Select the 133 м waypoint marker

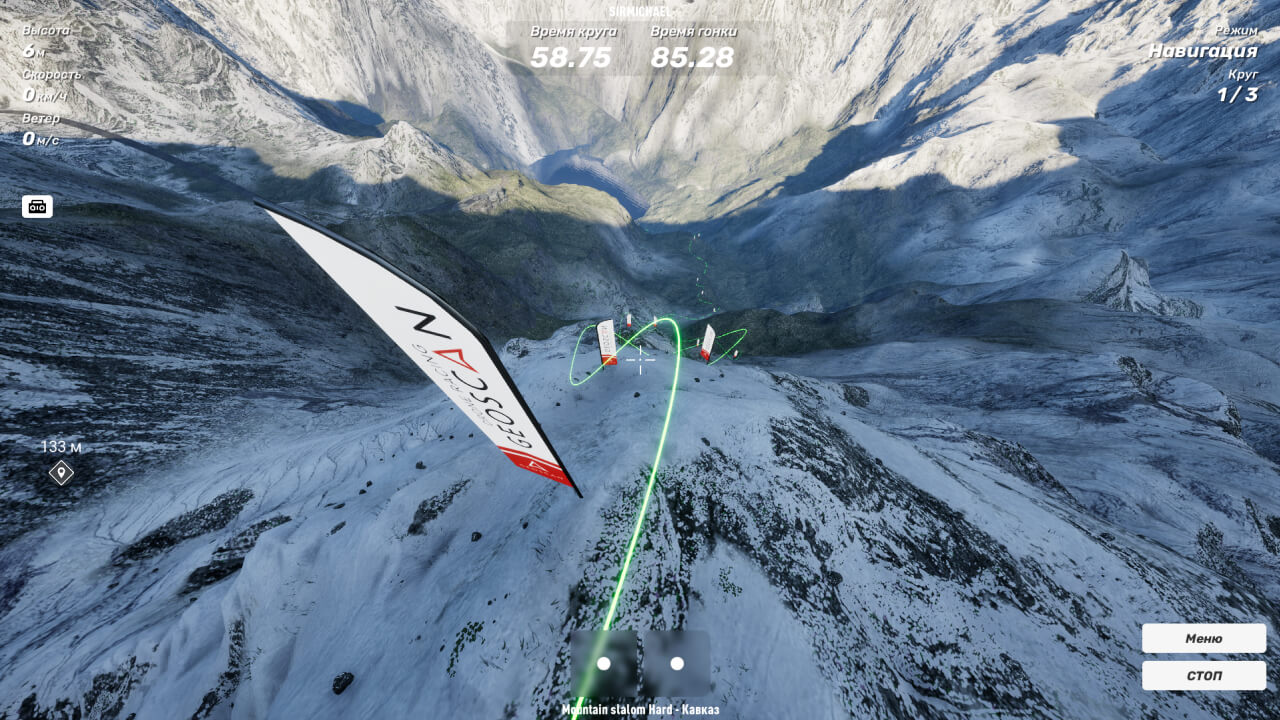click(x=61, y=472)
